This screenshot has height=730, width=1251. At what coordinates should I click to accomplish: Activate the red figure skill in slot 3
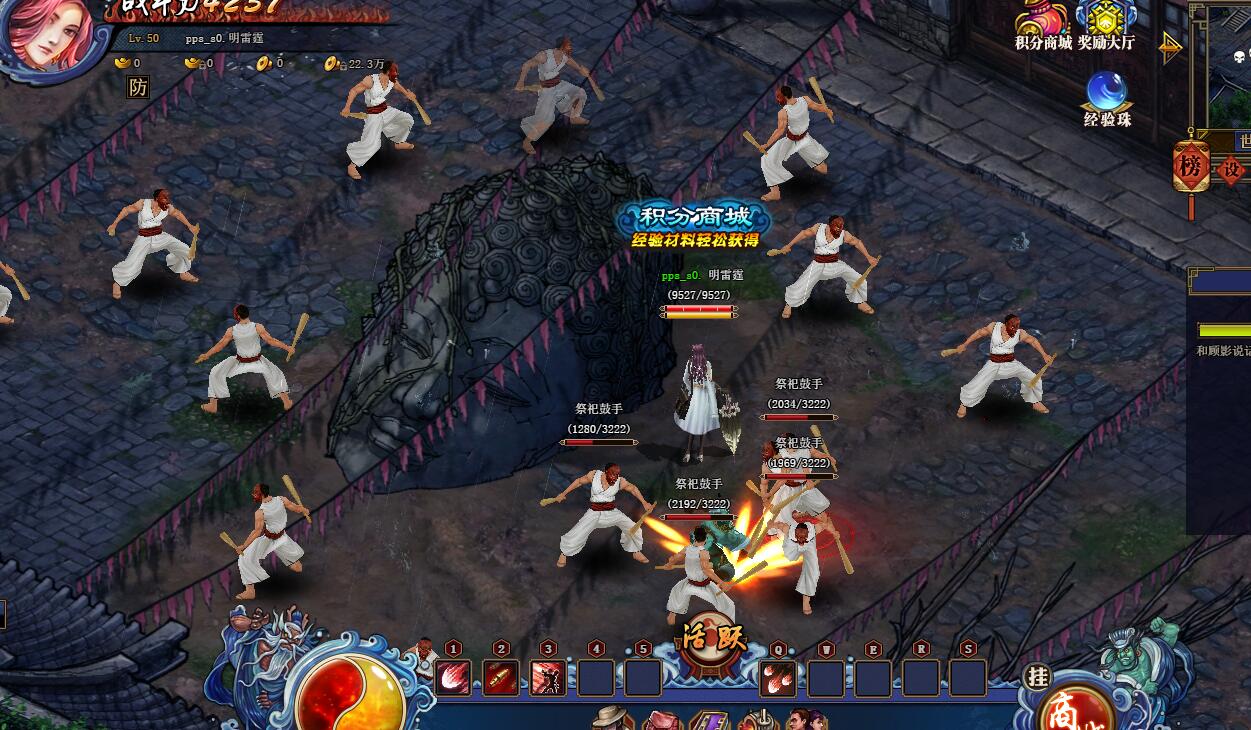[x=548, y=678]
